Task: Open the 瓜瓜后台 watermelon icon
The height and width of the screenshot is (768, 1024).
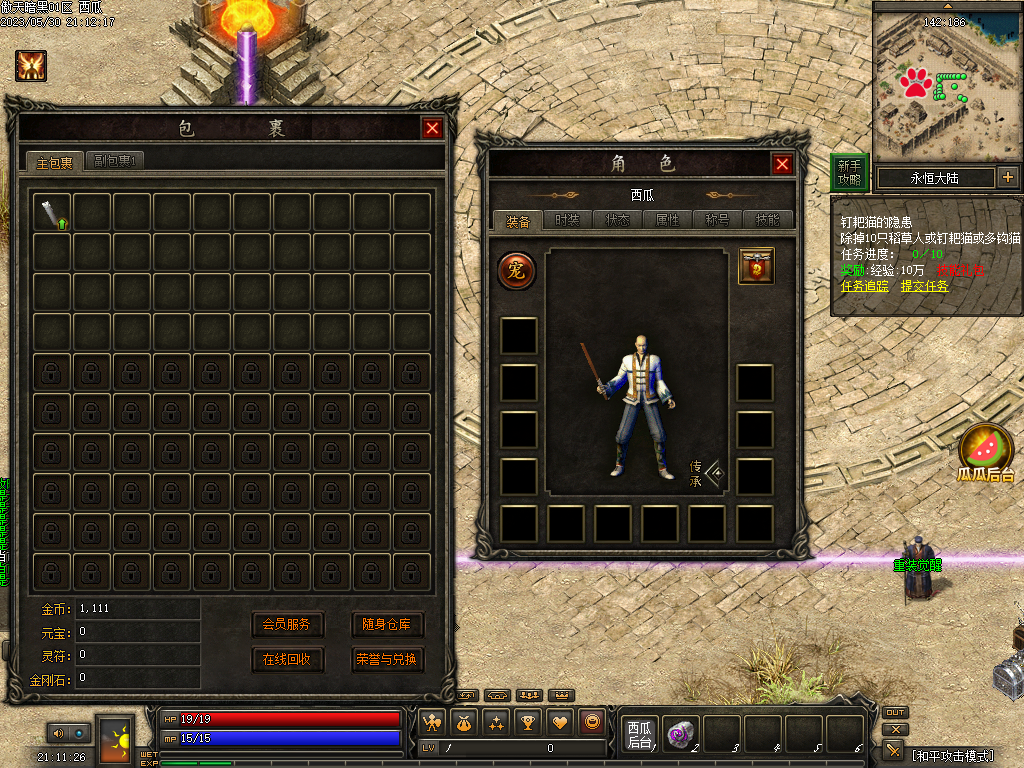Action: pos(986,451)
